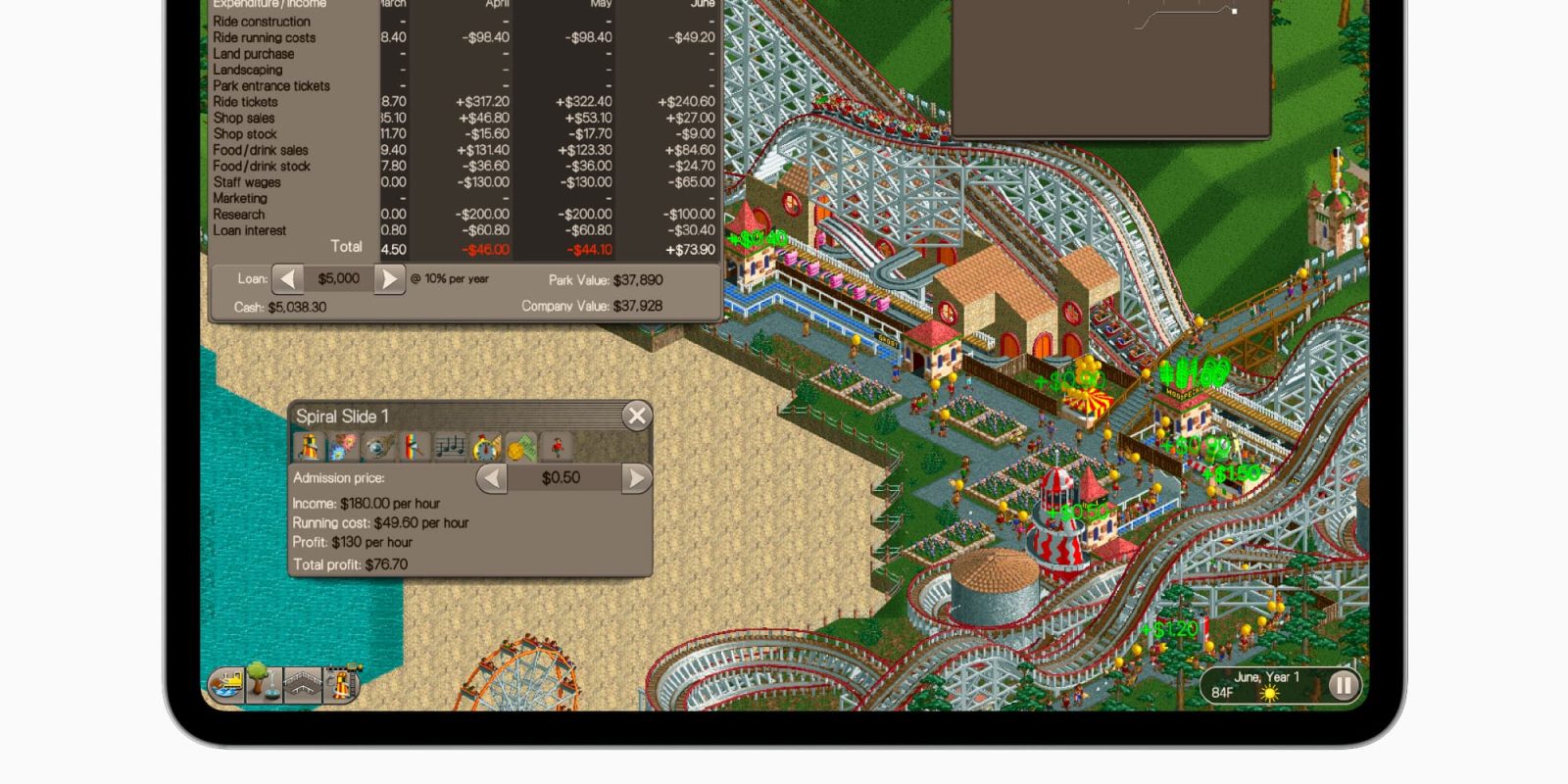The image size is (1568, 784).
Task: Open the new ride construction tool
Action: 339,684
